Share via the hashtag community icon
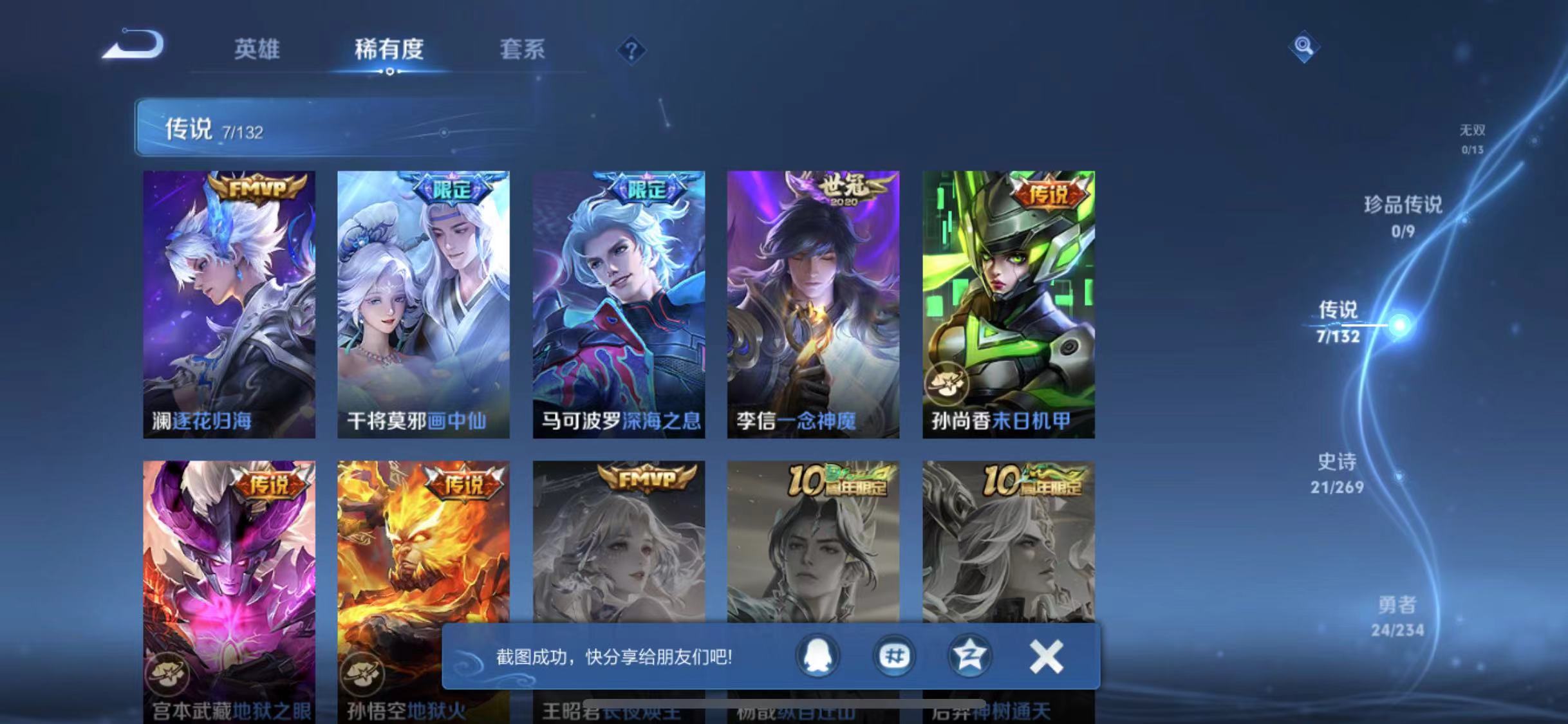The width and height of the screenshot is (1568, 724). 895,657
